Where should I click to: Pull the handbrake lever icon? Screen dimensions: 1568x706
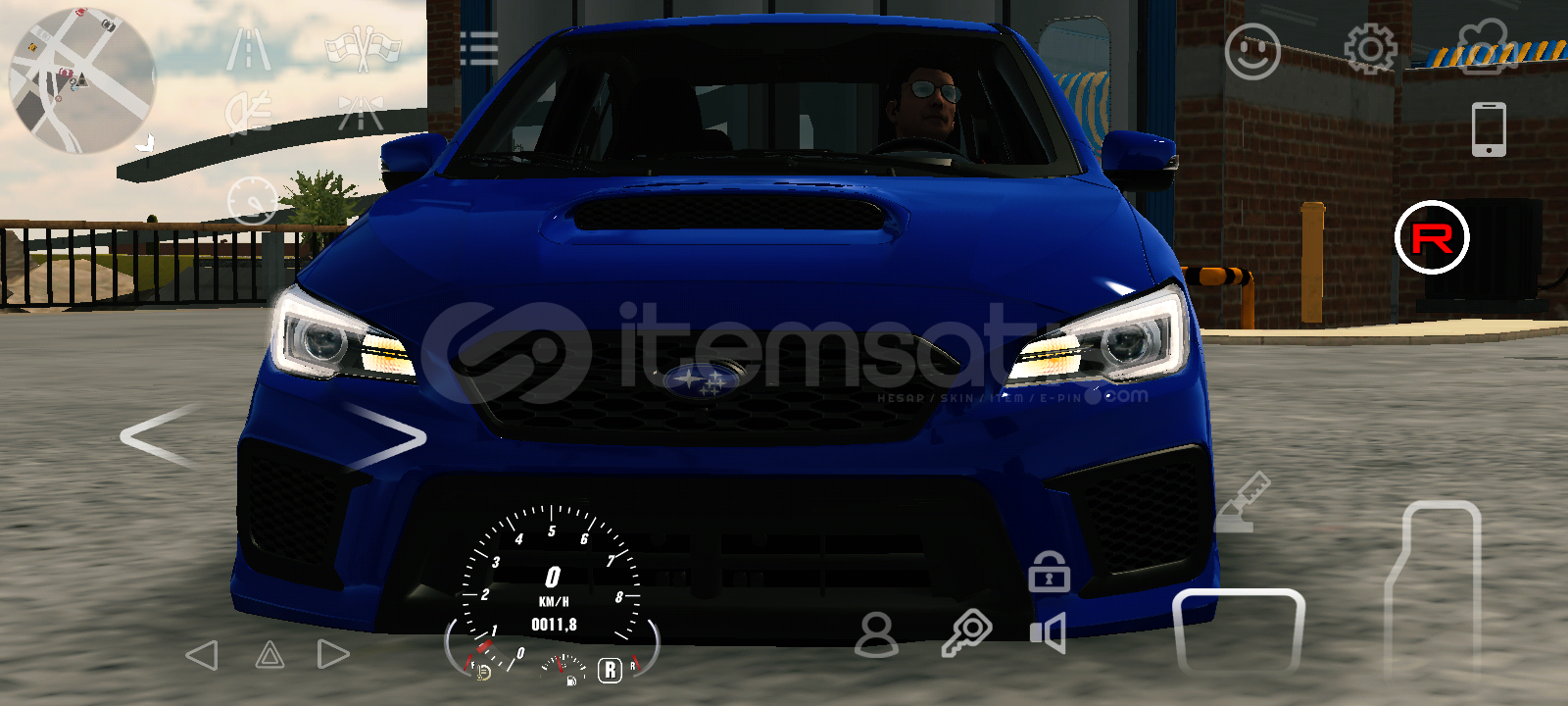pos(1245,502)
